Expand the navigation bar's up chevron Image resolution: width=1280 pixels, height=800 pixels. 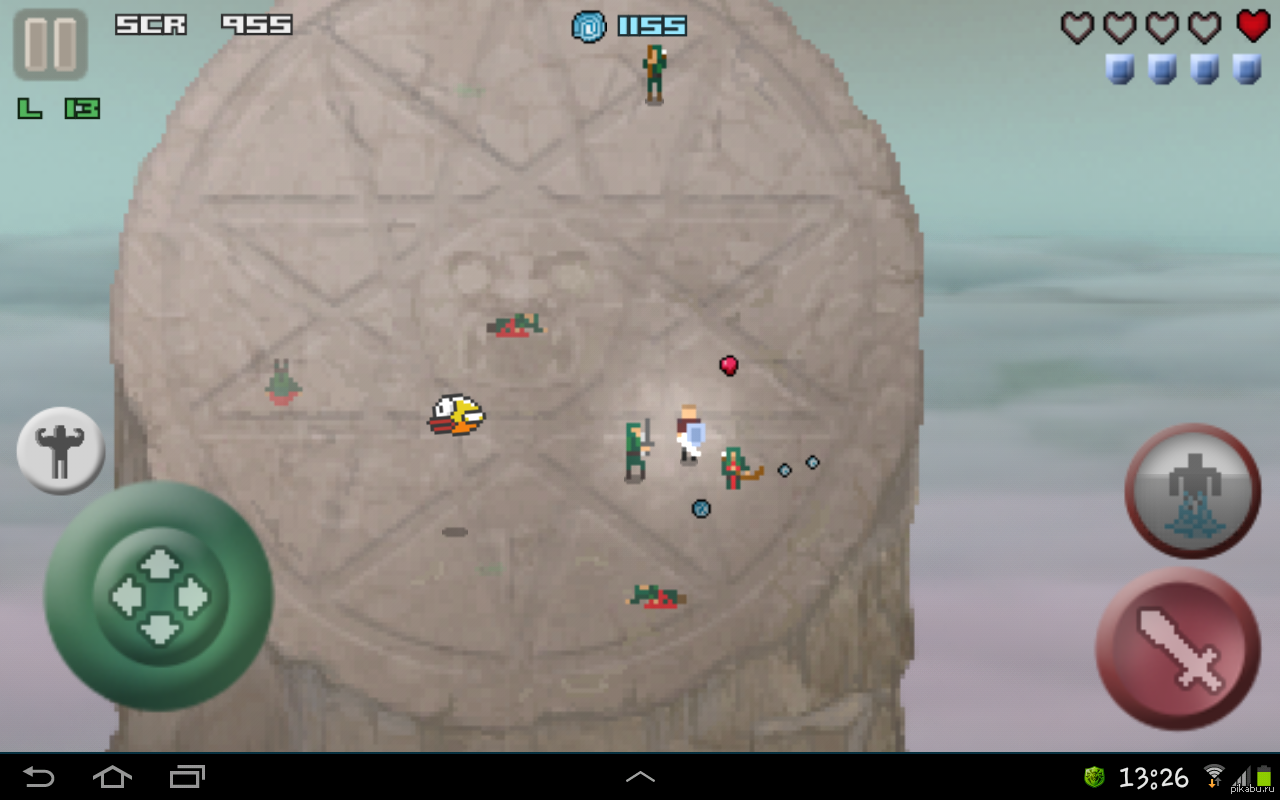click(640, 776)
